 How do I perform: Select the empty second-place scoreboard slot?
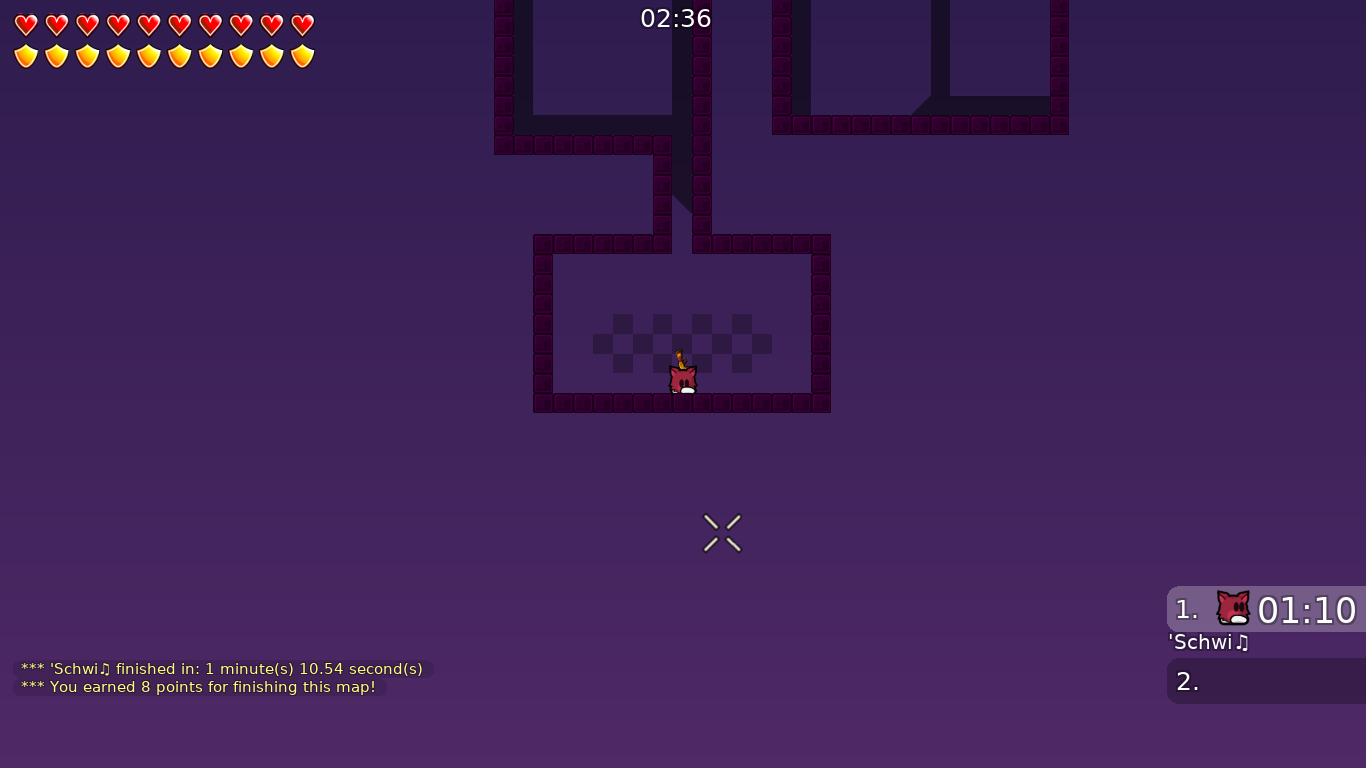tap(1265, 681)
